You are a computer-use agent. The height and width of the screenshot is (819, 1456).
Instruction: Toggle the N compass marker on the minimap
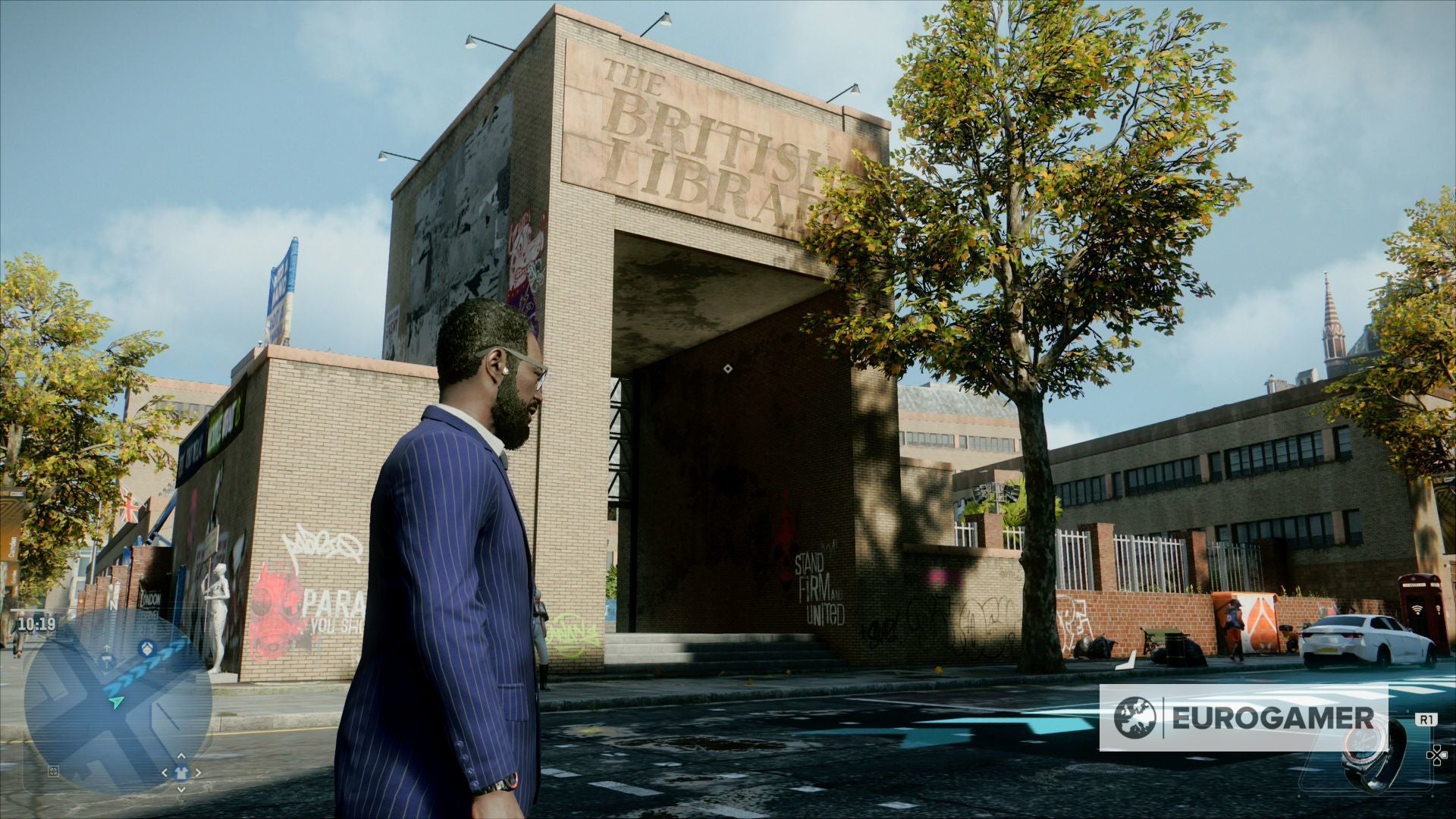pyautogui.click(x=113, y=603)
